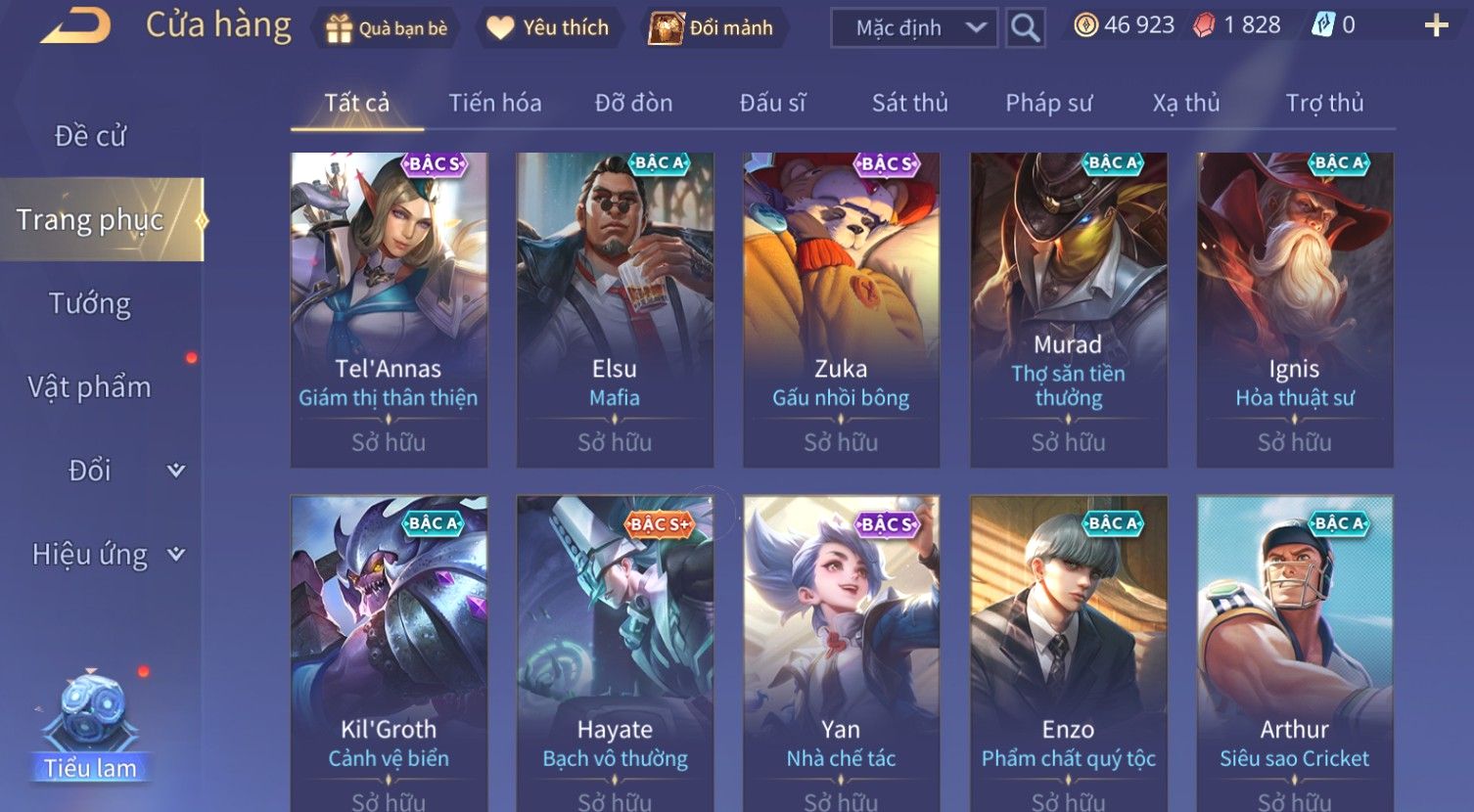Switch to the Tiến hóa tab
The height and width of the screenshot is (812, 1474).
(494, 103)
